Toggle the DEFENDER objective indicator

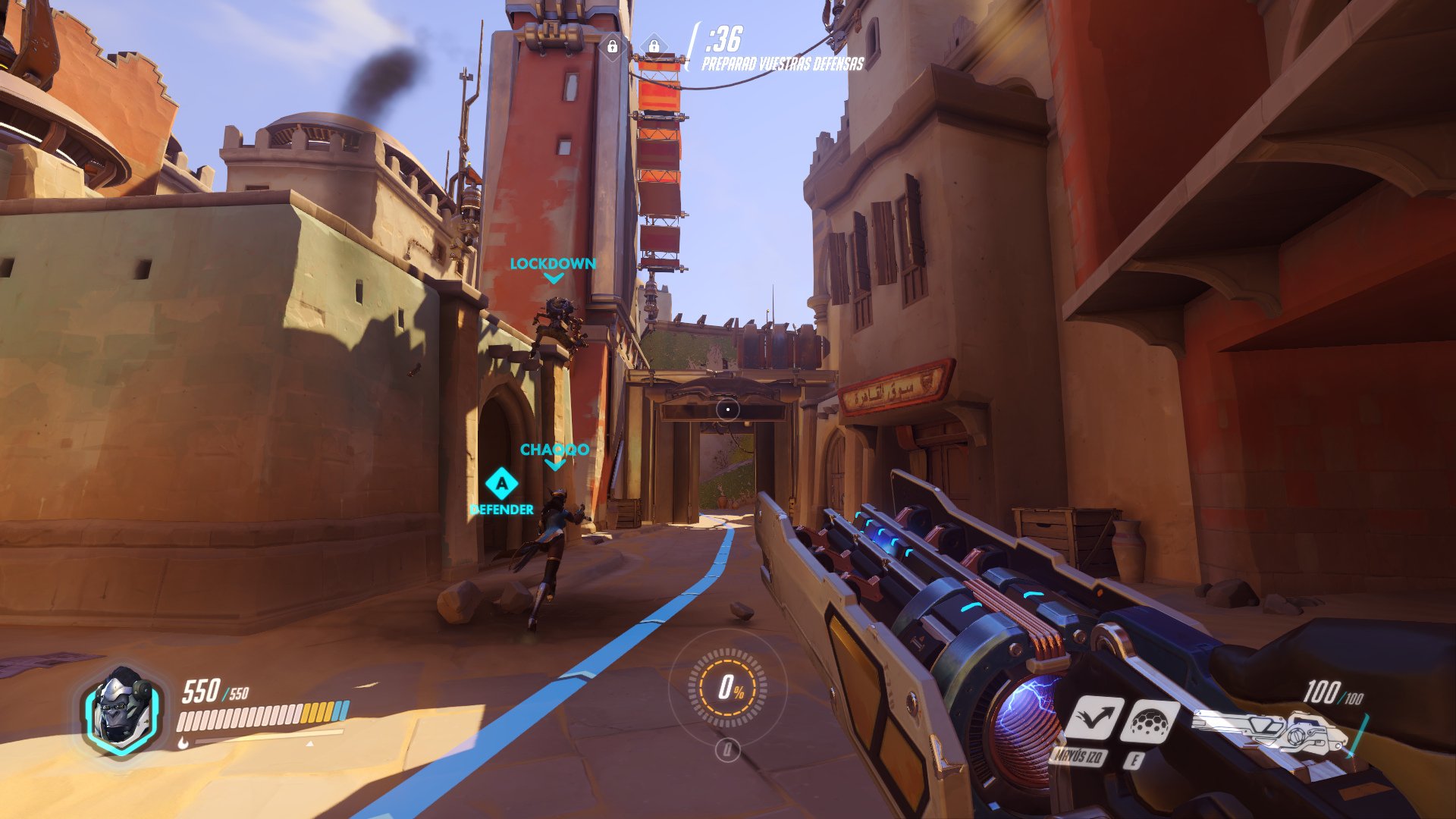[501, 510]
